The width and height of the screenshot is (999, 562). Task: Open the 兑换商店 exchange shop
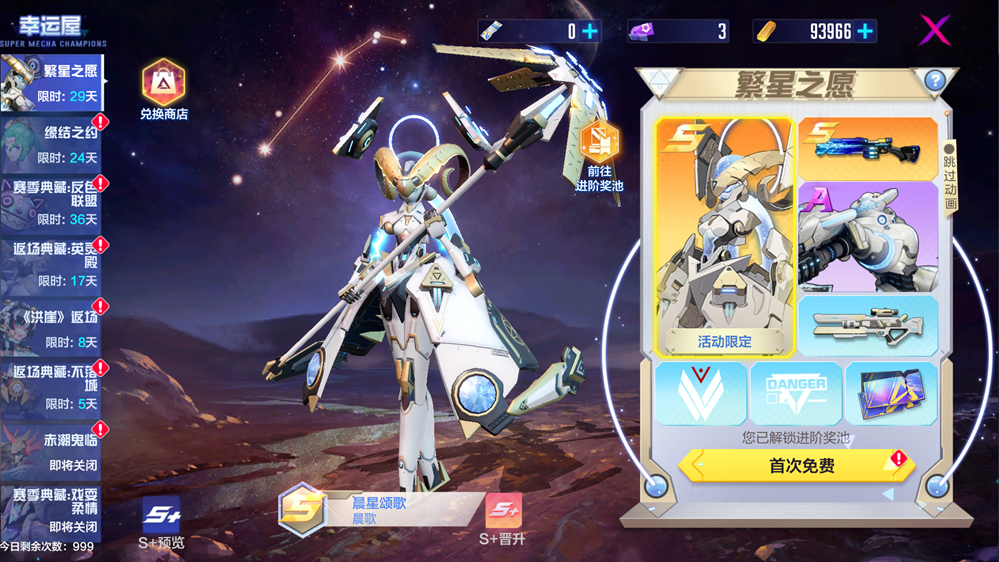164,90
